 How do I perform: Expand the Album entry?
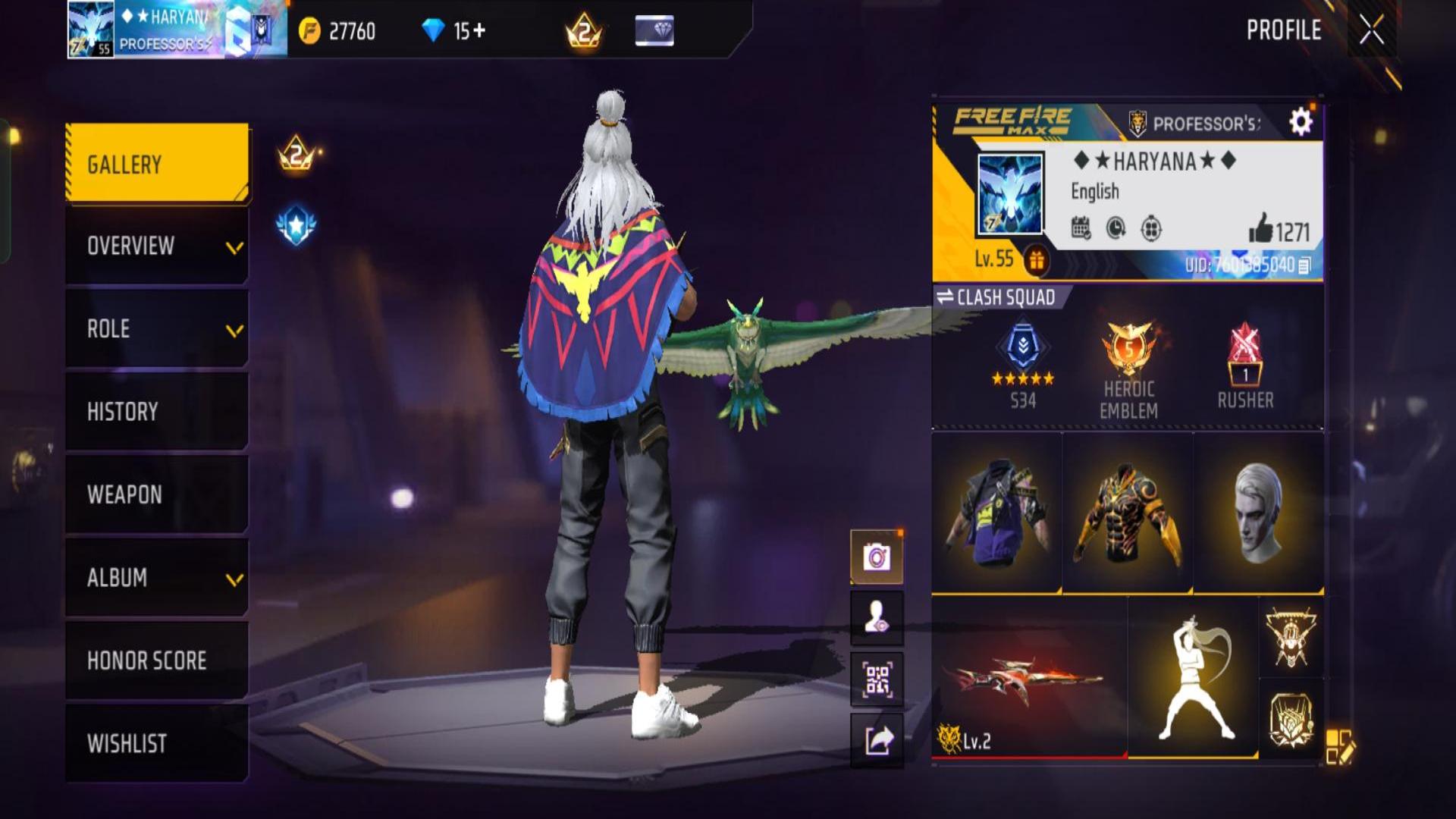(158, 578)
